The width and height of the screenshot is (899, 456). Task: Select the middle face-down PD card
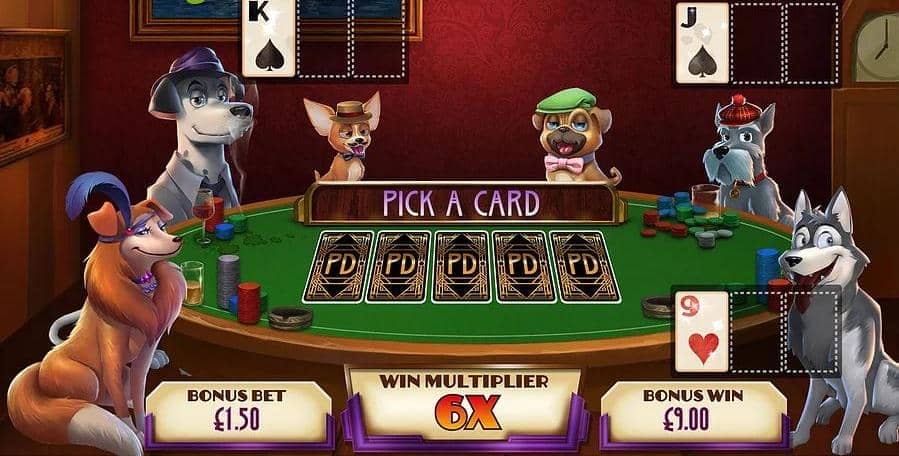[461, 266]
